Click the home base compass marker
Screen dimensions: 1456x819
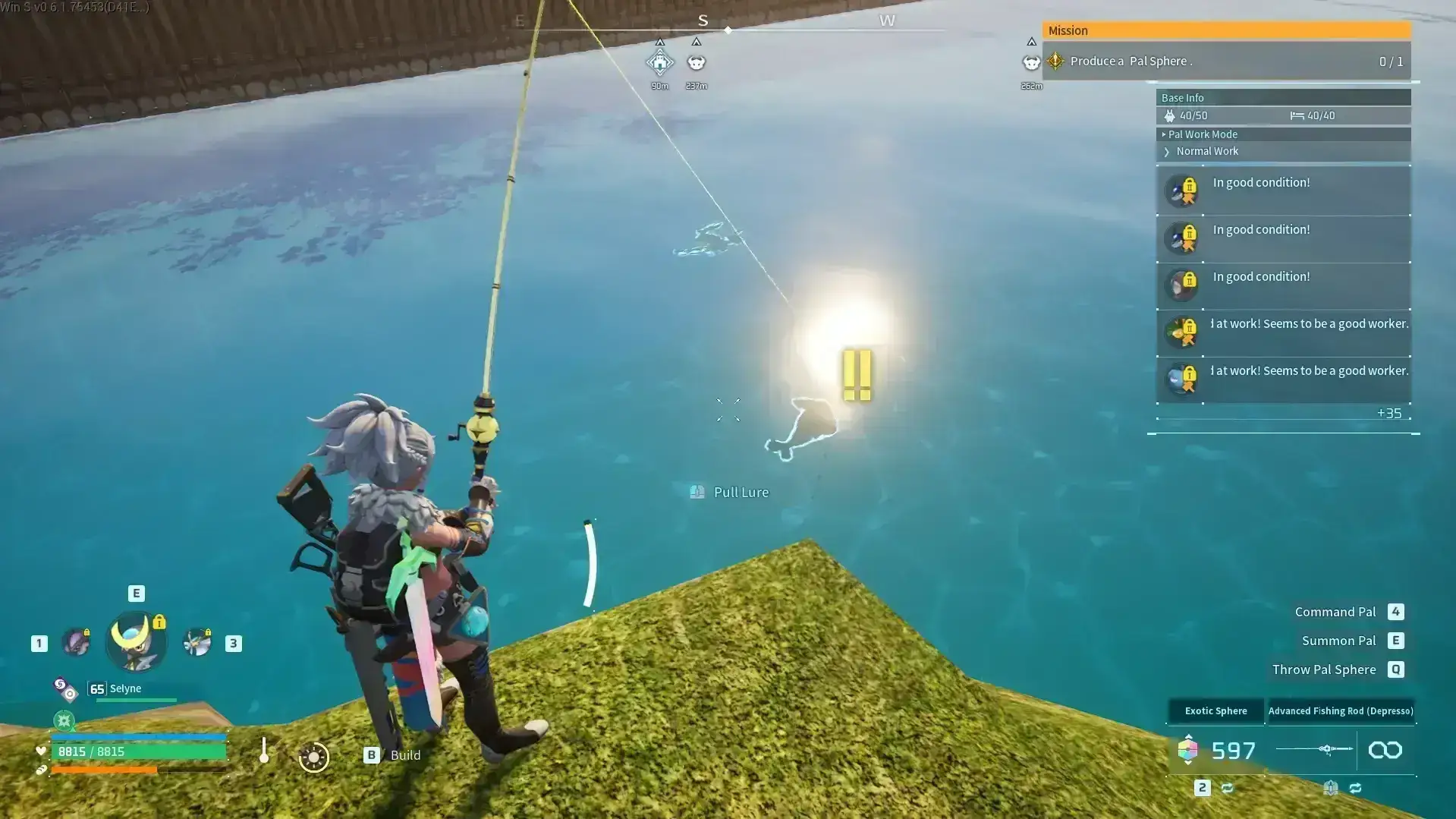[x=659, y=62]
